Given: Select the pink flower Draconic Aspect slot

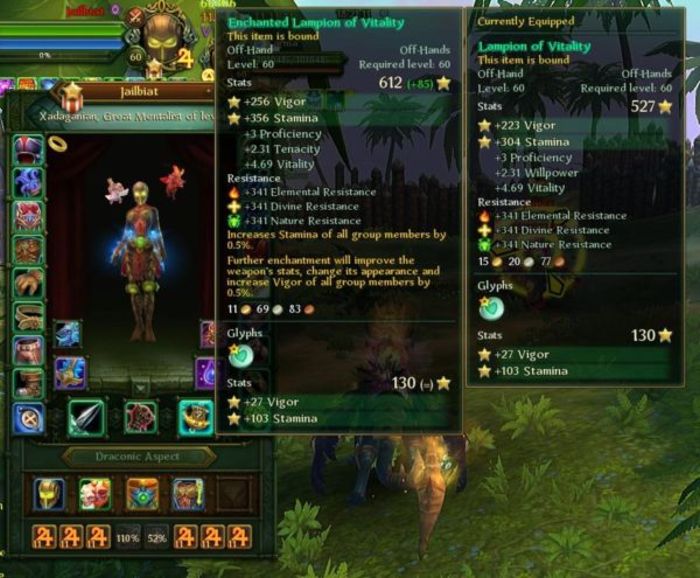Looking at the screenshot, I should coord(94,494).
